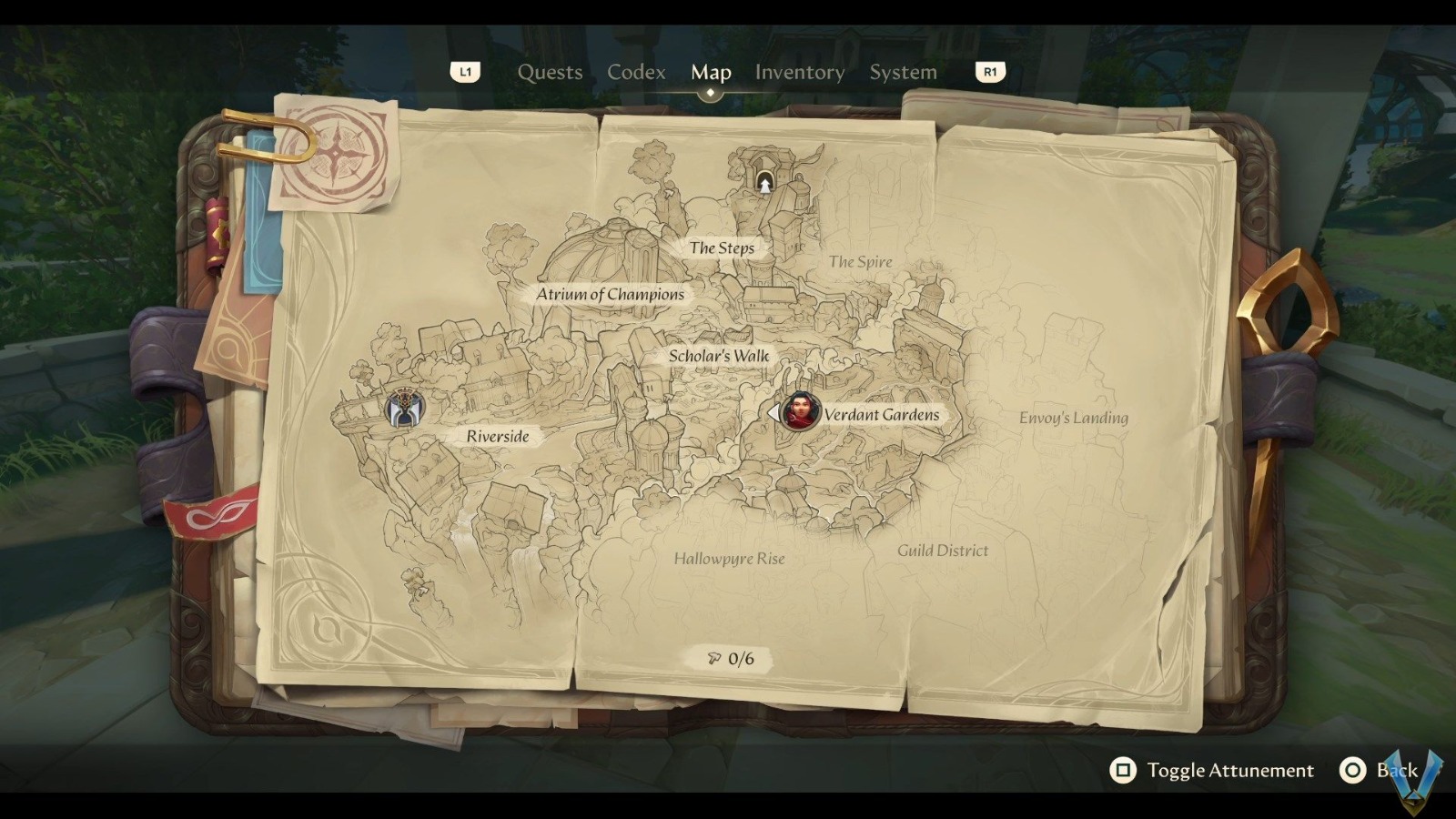
Task: Click the guild crest marker near Riverside
Action: (x=407, y=409)
